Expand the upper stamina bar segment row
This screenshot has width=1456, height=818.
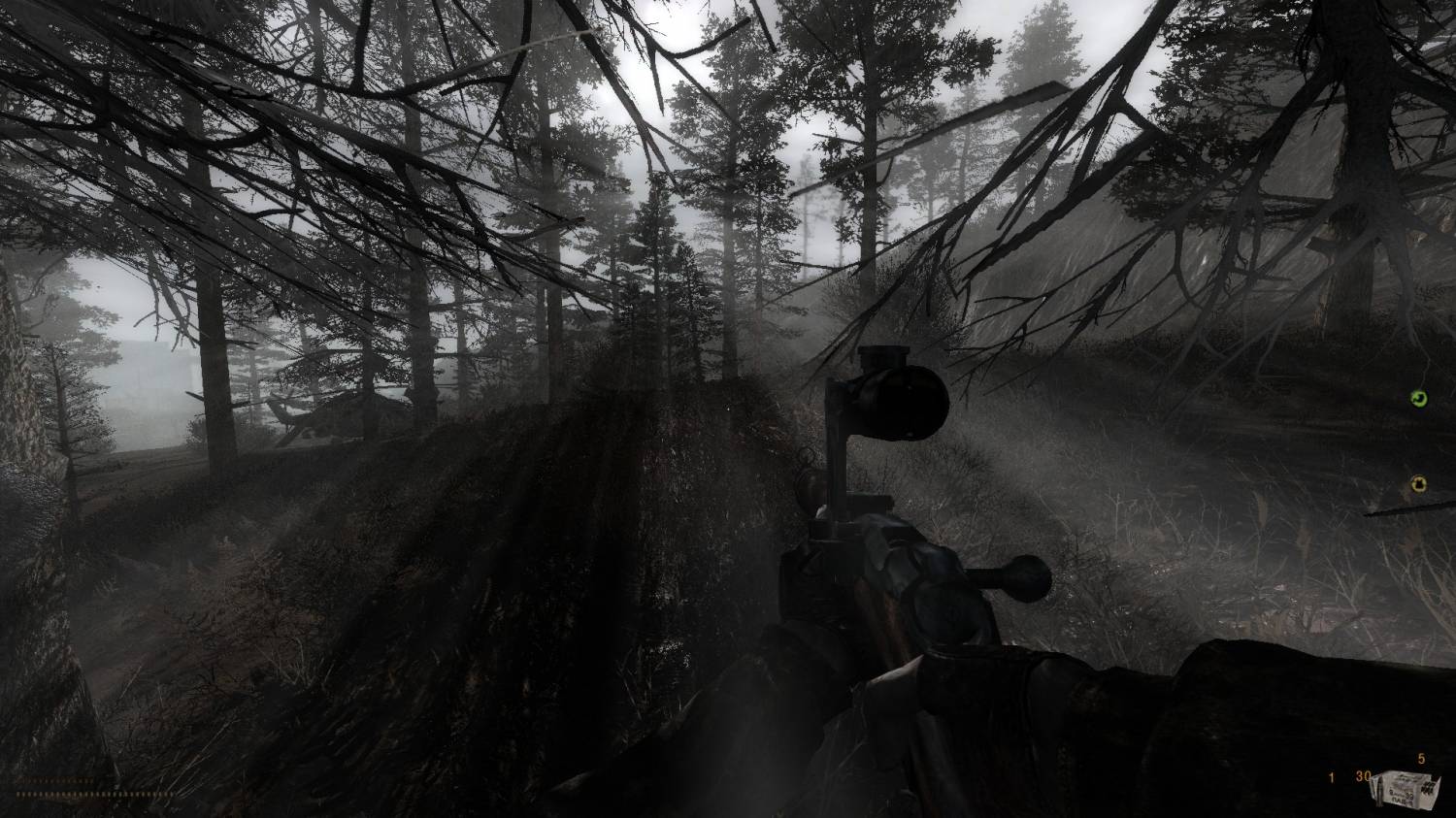pos(53,780)
